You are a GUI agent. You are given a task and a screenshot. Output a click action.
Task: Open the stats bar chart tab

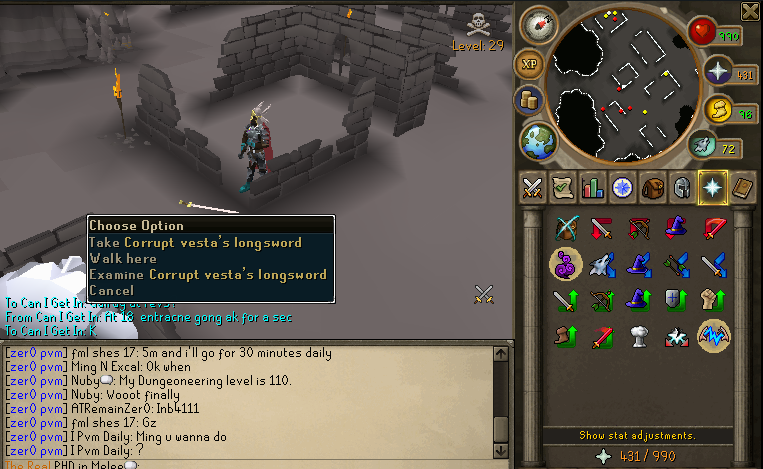coord(593,187)
